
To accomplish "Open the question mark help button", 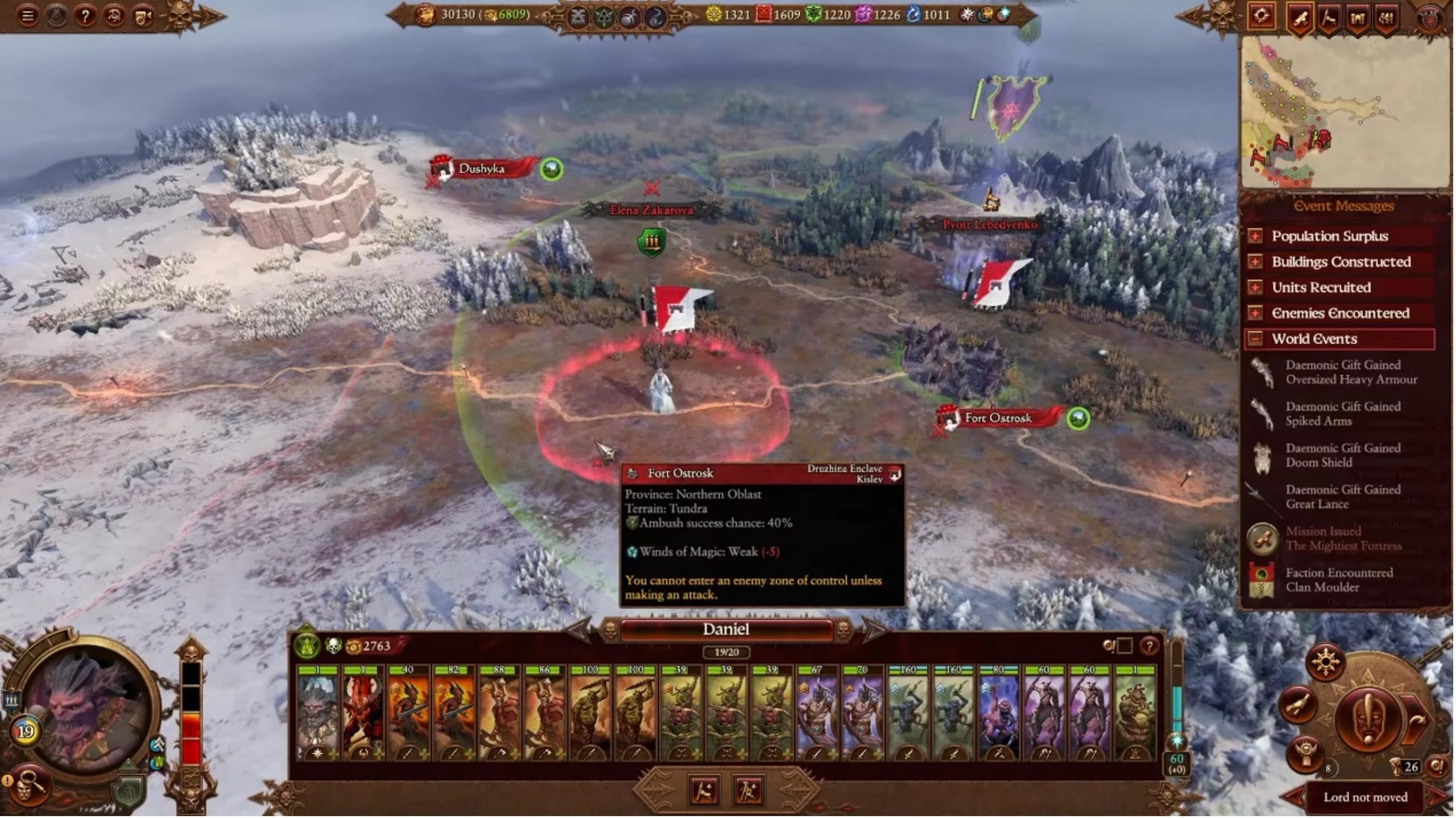I will pos(85,16).
